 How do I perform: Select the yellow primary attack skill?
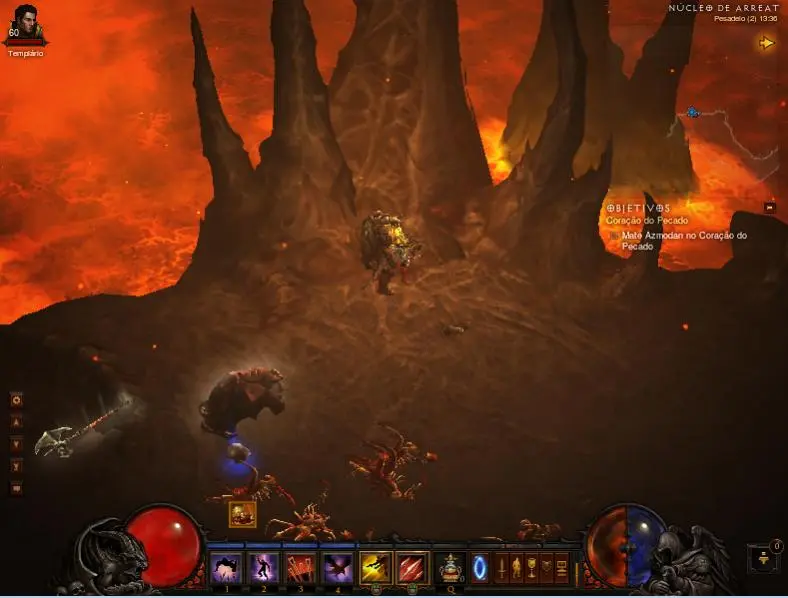pyautogui.click(x=375, y=568)
